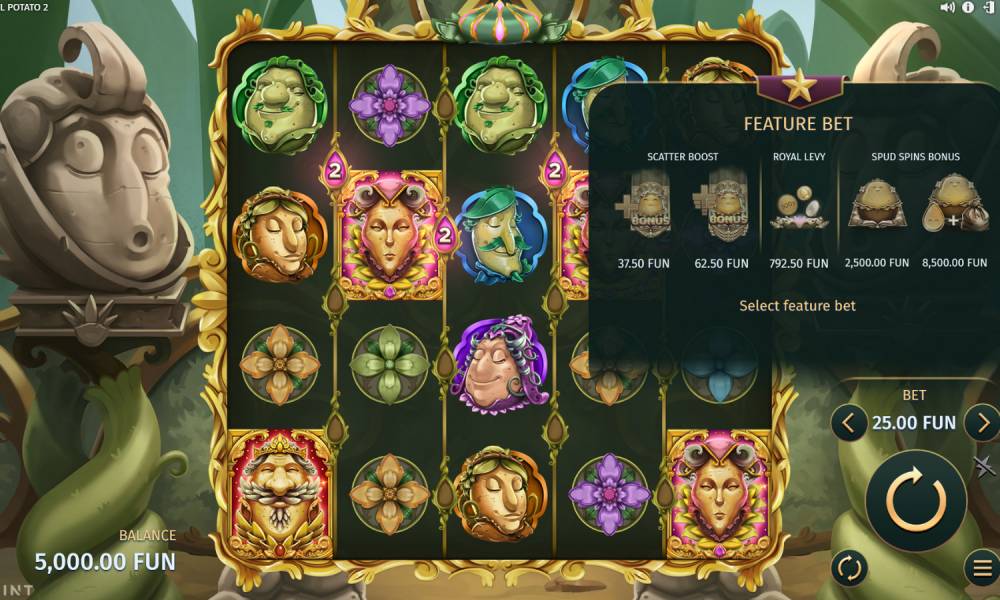This screenshot has width=1000, height=600.
Task: Choose the 62.50 FUN Scatter Boost option
Action: [721, 213]
